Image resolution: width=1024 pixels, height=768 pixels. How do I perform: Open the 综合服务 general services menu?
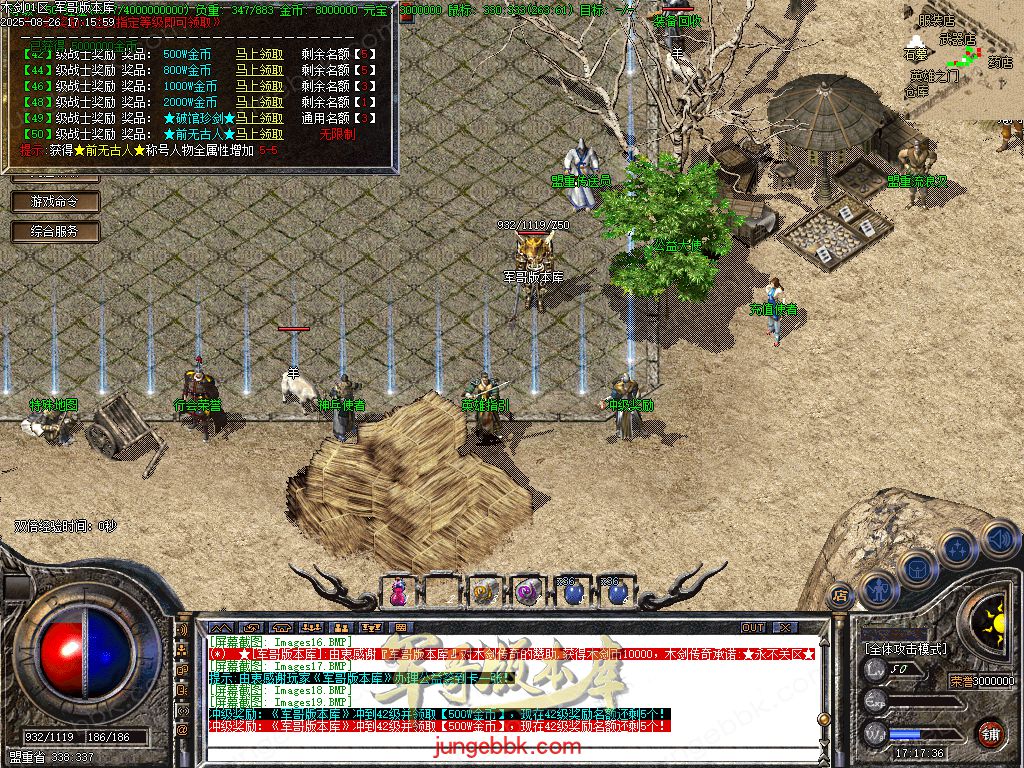point(55,231)
